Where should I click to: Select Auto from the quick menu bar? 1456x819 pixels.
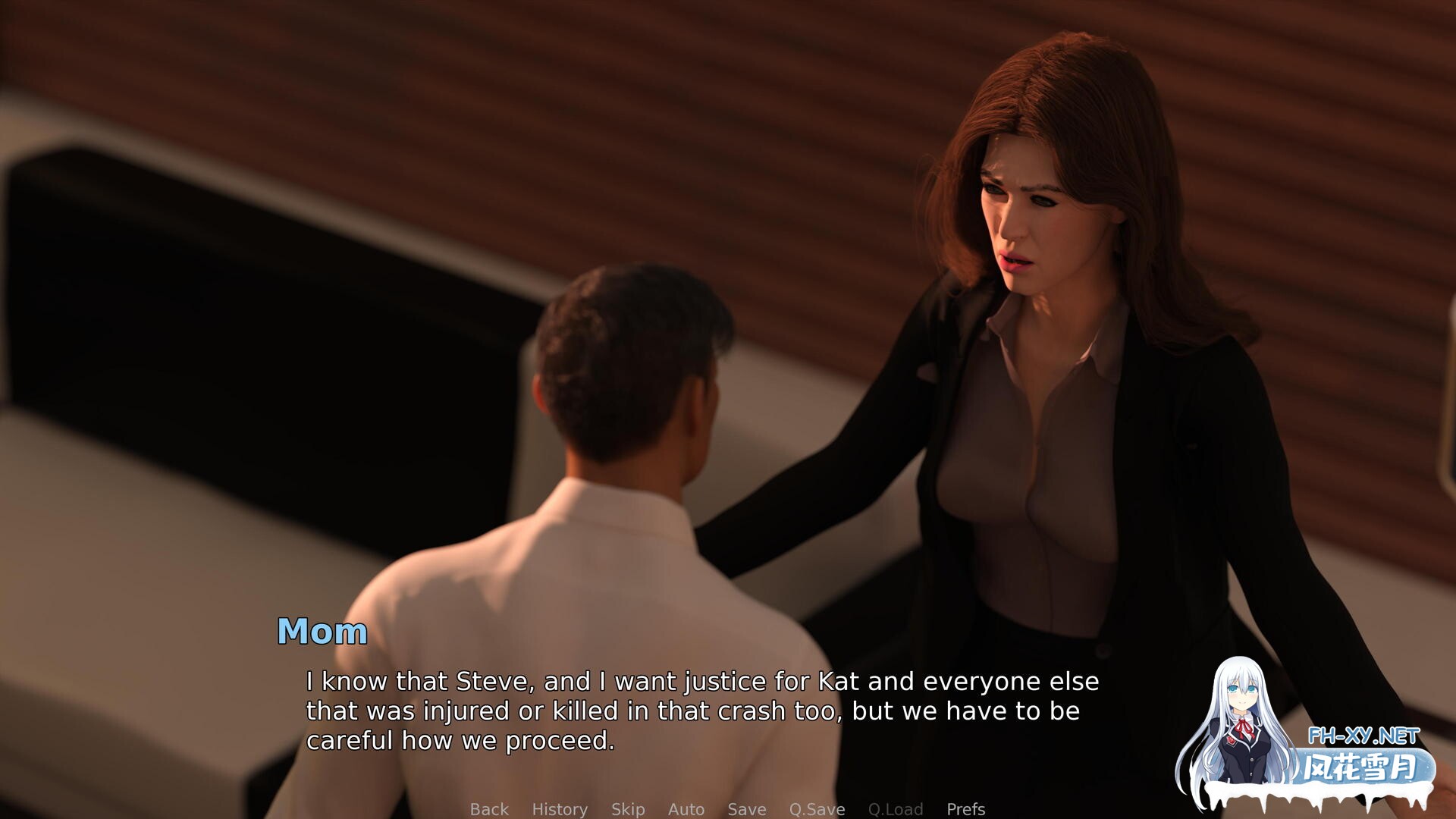(686, 809)
